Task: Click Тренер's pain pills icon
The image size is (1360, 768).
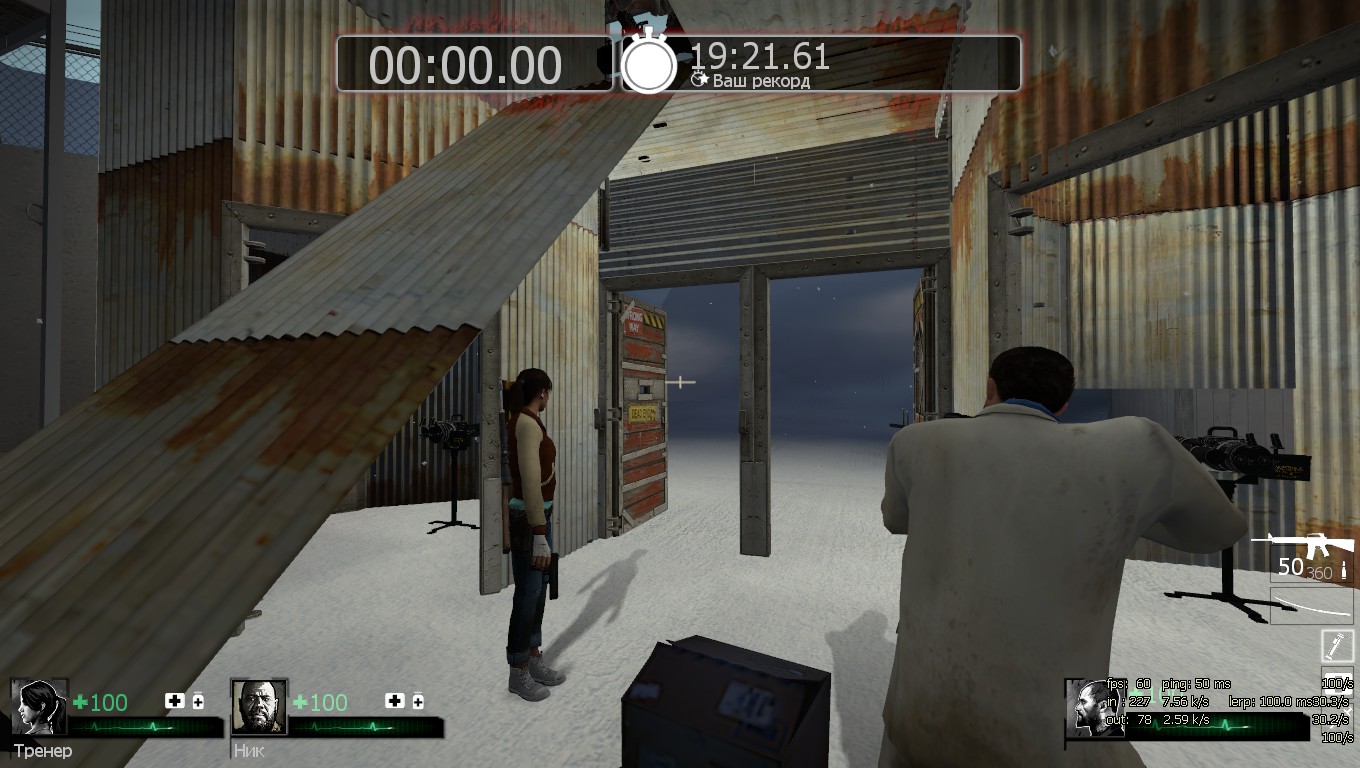Action: (x=198, y=701)
